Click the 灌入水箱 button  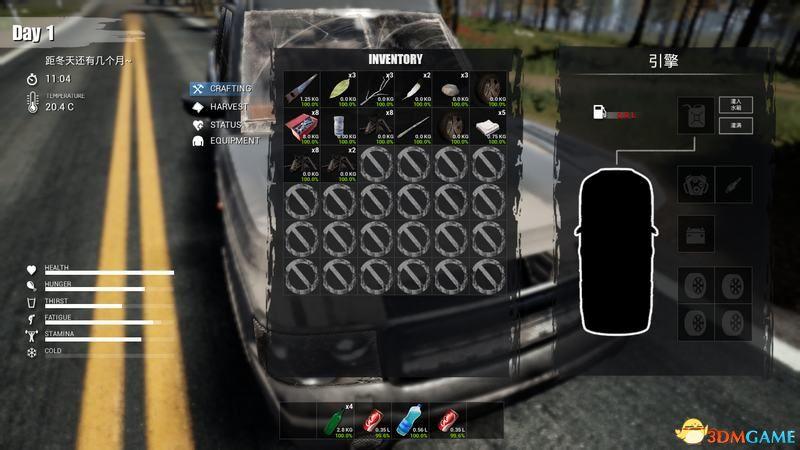736,105
